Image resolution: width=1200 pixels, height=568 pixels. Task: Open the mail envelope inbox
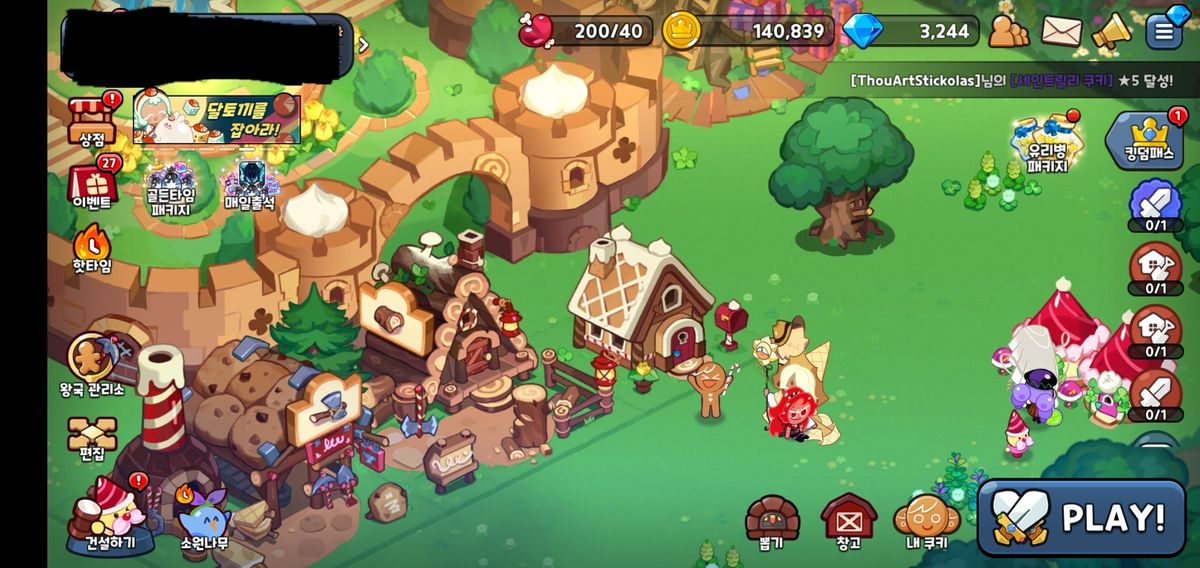coord(1062,32)
